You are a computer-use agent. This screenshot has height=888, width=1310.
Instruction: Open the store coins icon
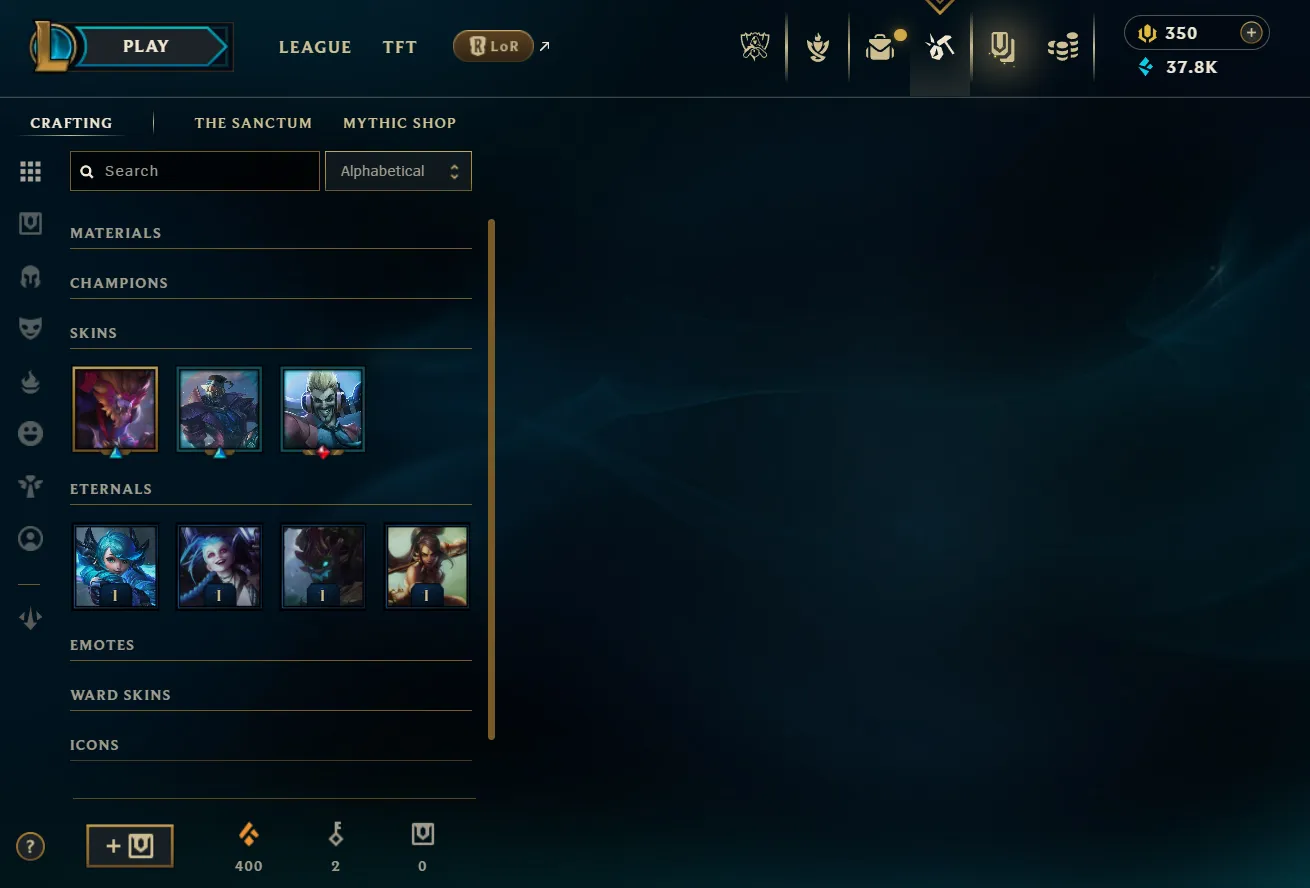[x=1063, y=46]
